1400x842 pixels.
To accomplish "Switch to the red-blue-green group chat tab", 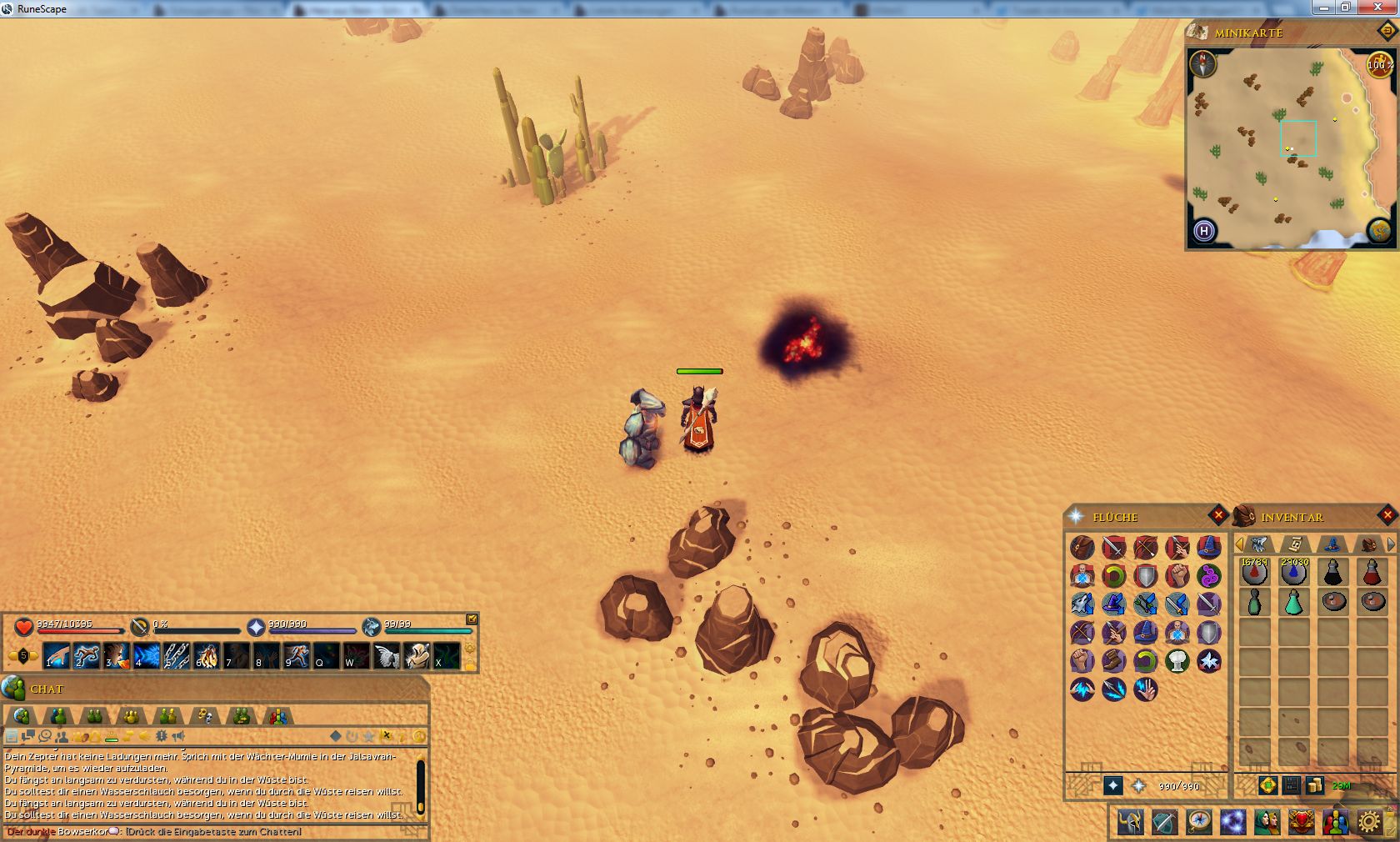I will tap(278, 716).
